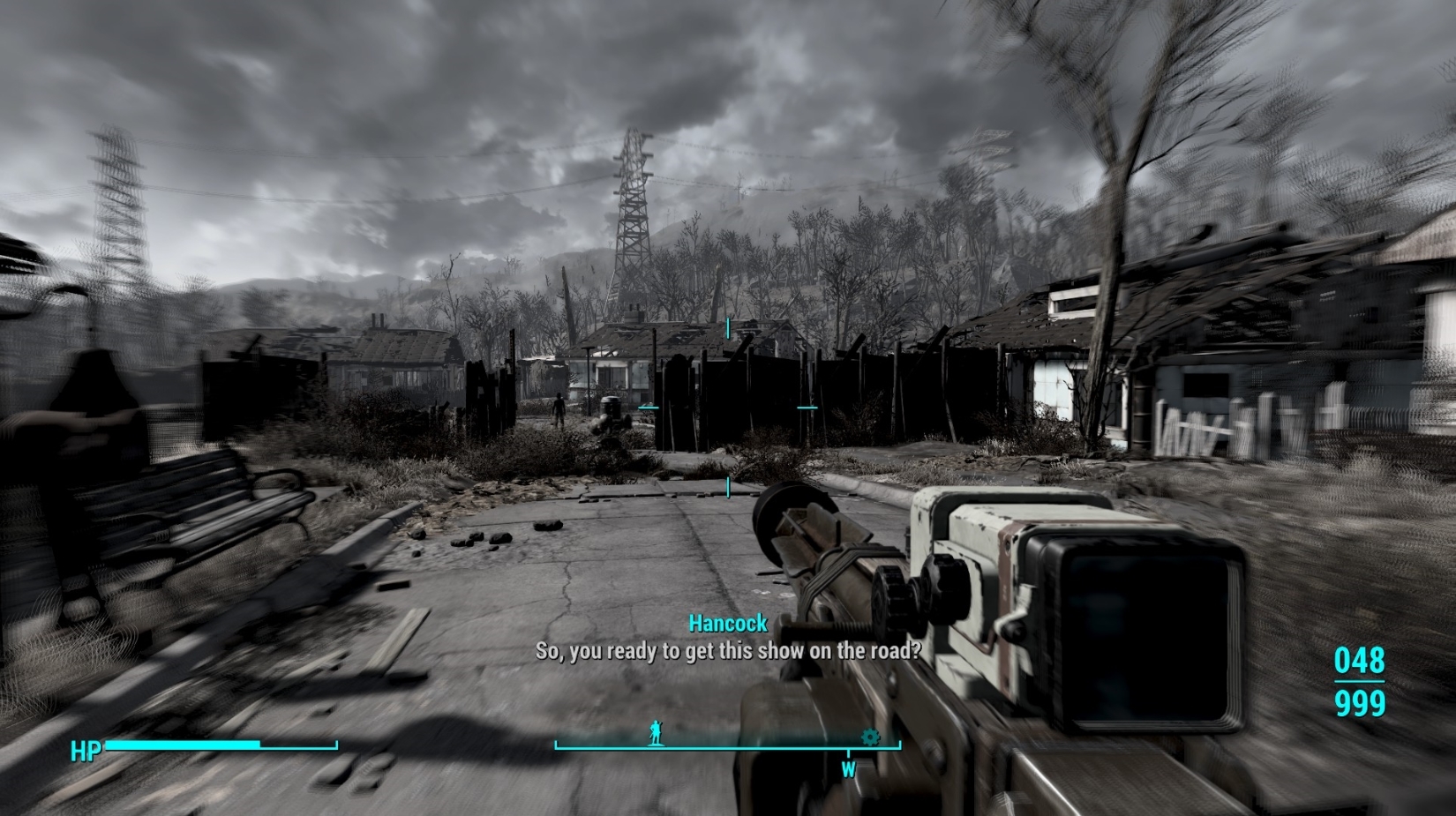
Task: Click the right crosshair tick mark
Action: [807, 408]
